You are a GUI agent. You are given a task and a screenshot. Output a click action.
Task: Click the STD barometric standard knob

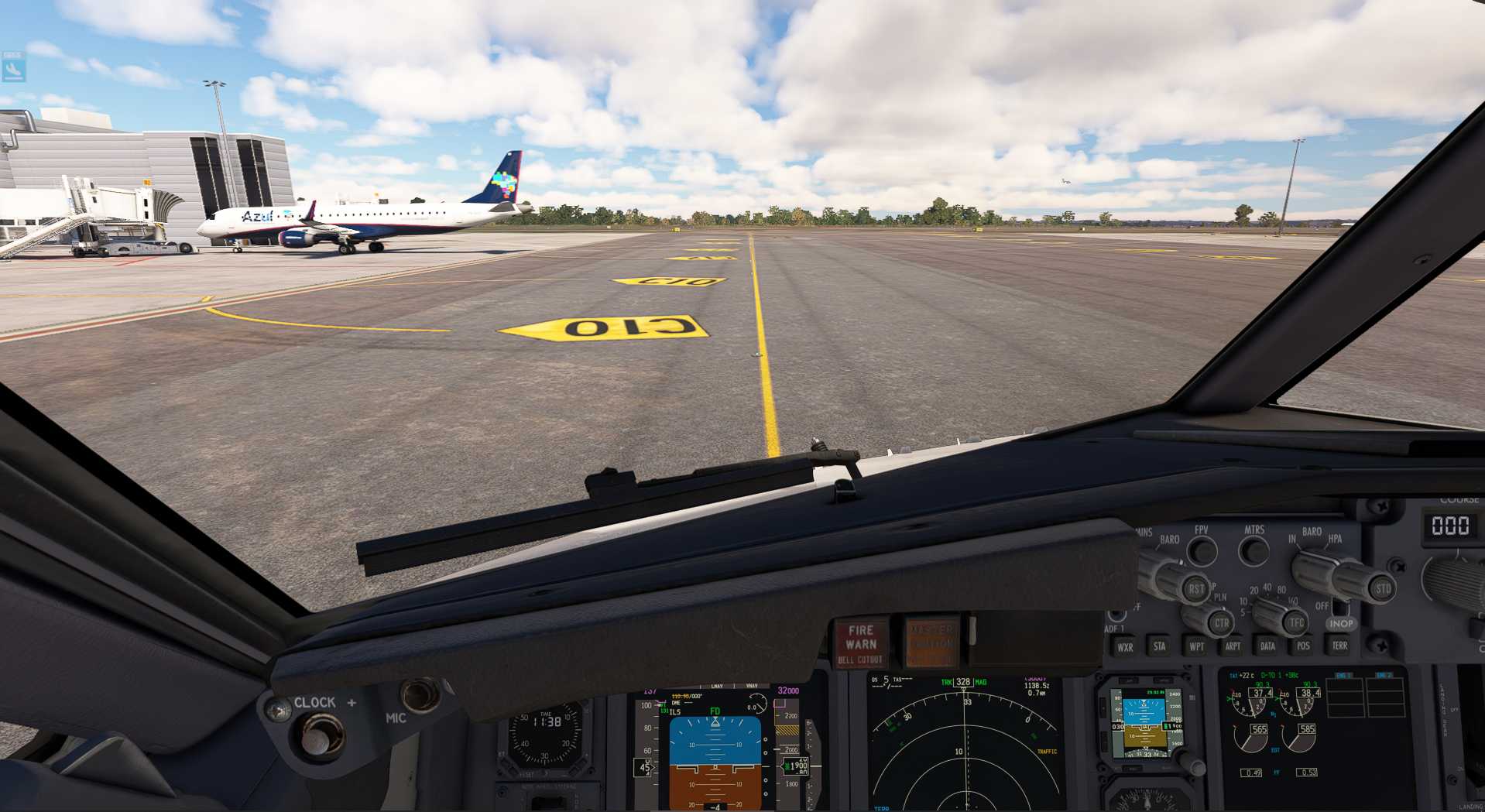point(1382,588)
